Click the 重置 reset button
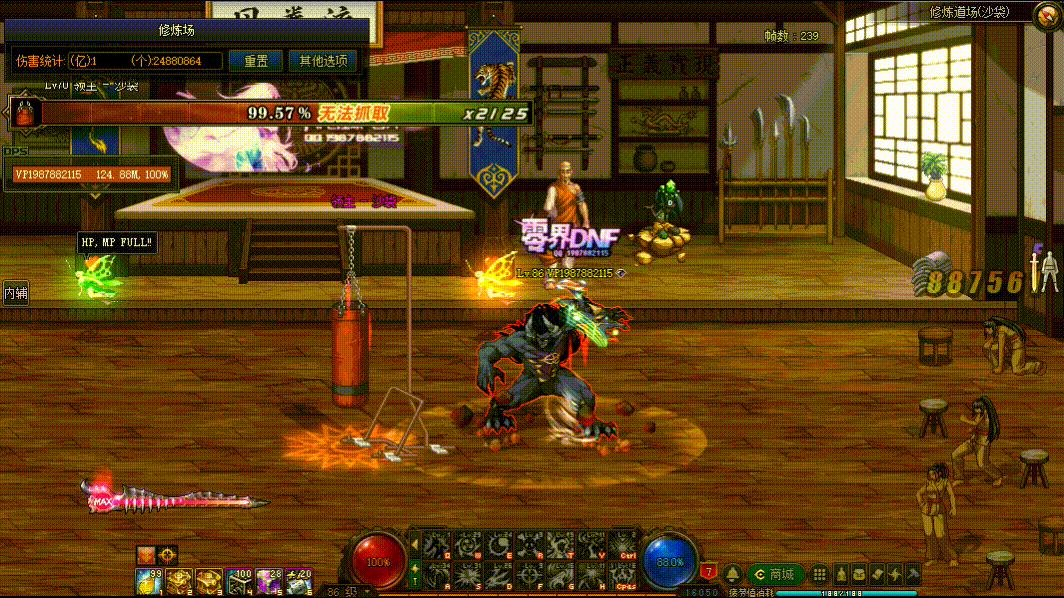Screen dimensions: 1064x598 [255, 61]
